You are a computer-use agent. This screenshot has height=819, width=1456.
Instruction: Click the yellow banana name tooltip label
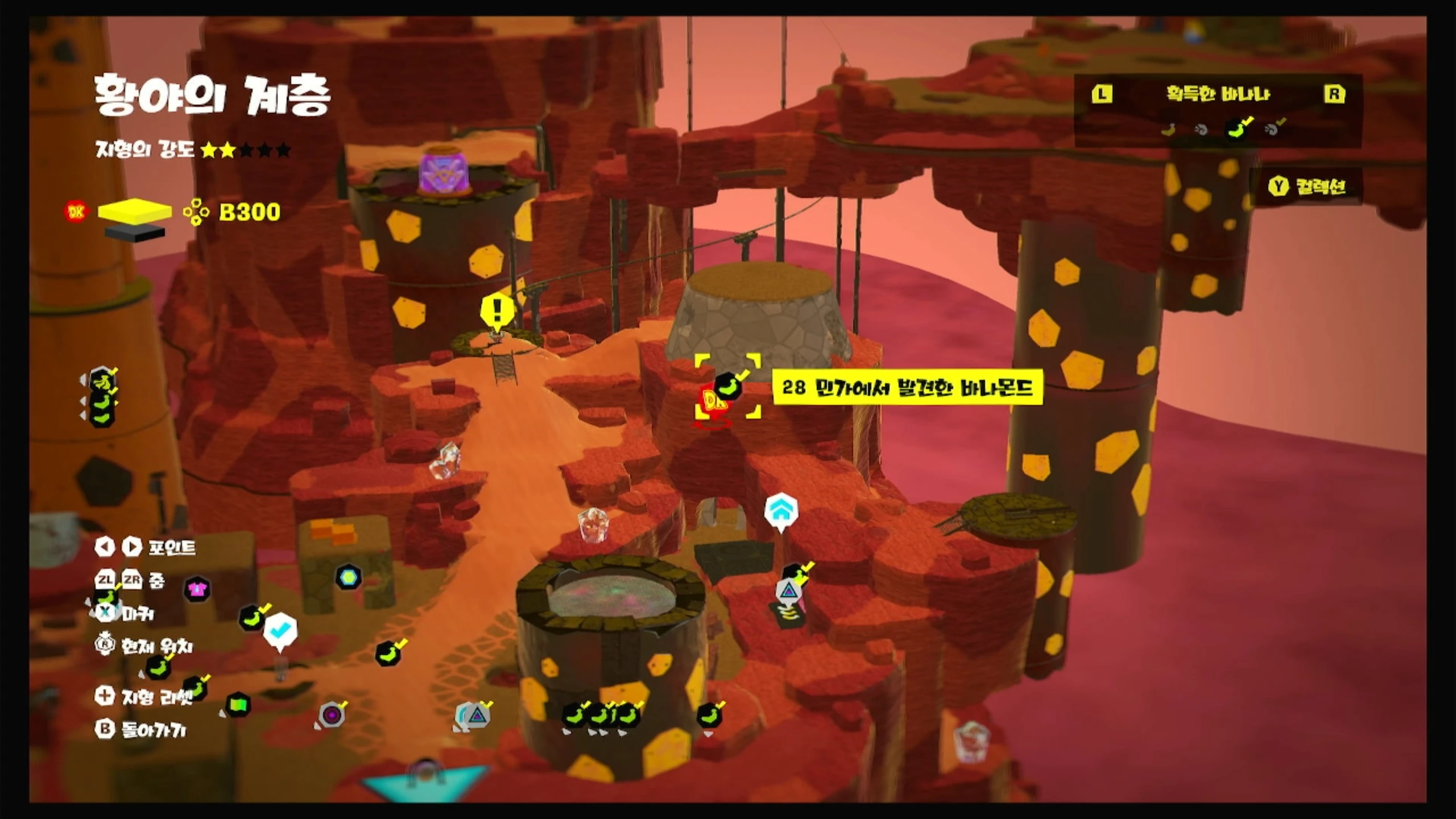pos(907,388)
